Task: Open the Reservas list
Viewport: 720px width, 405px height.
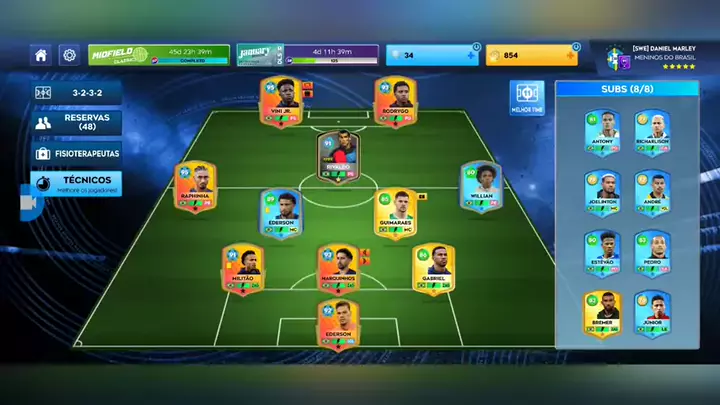Action: 77,123
